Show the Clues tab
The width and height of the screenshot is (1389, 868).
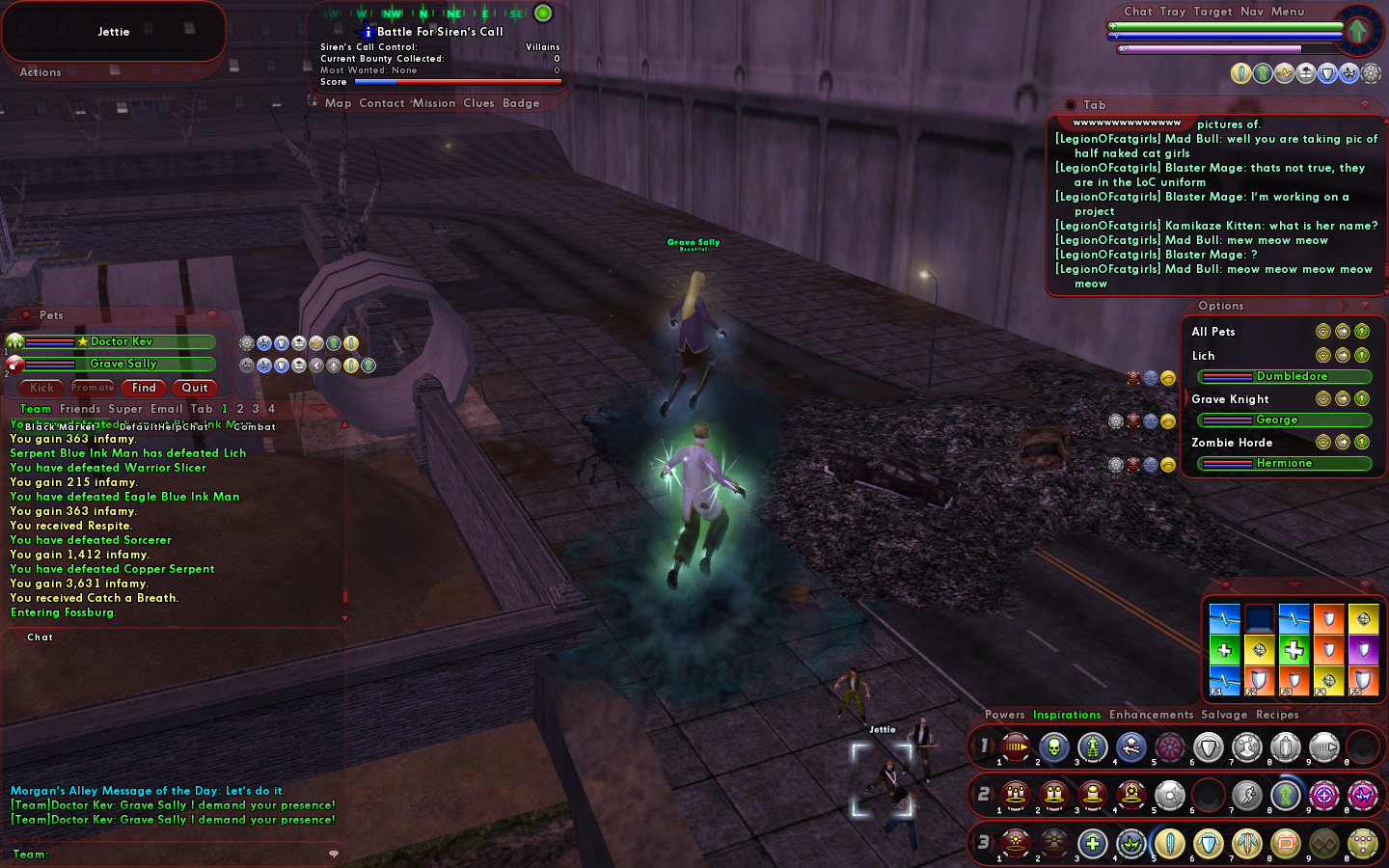tap(478, 103)
